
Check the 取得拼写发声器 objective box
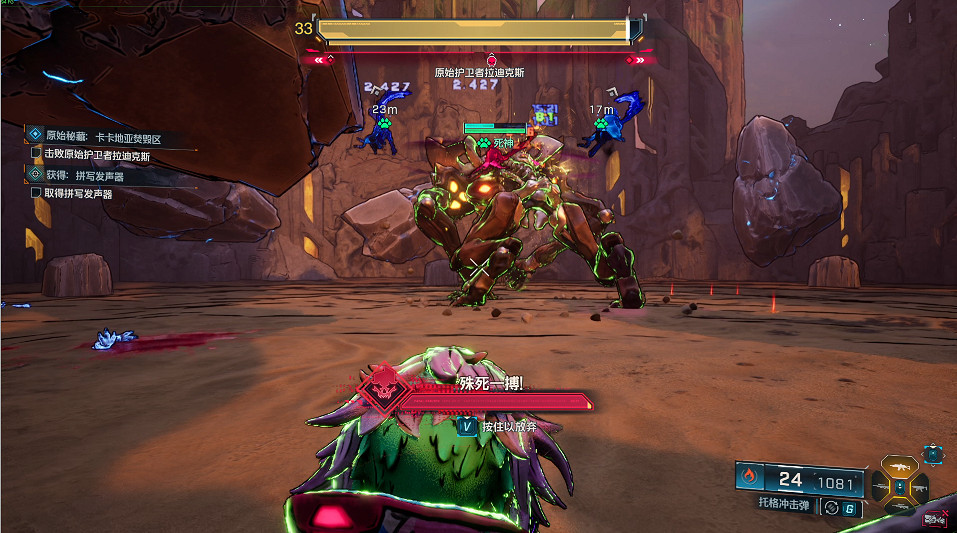coord(37,193)
